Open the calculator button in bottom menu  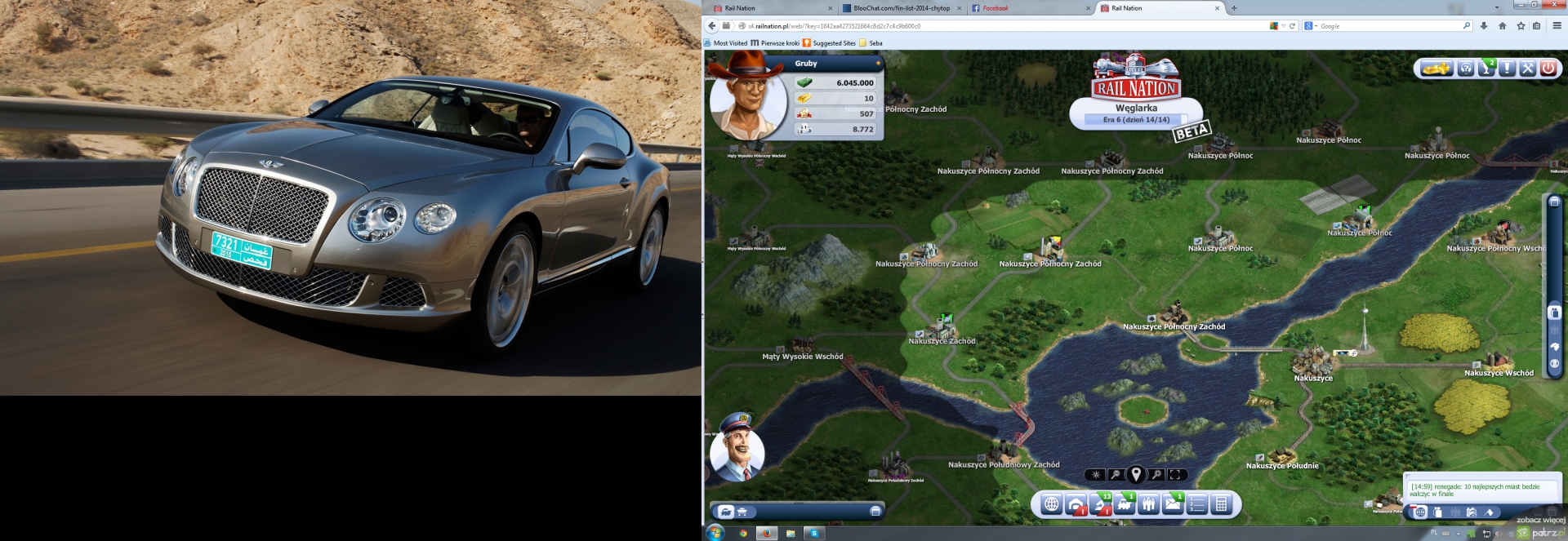[x=1221, y=504]
